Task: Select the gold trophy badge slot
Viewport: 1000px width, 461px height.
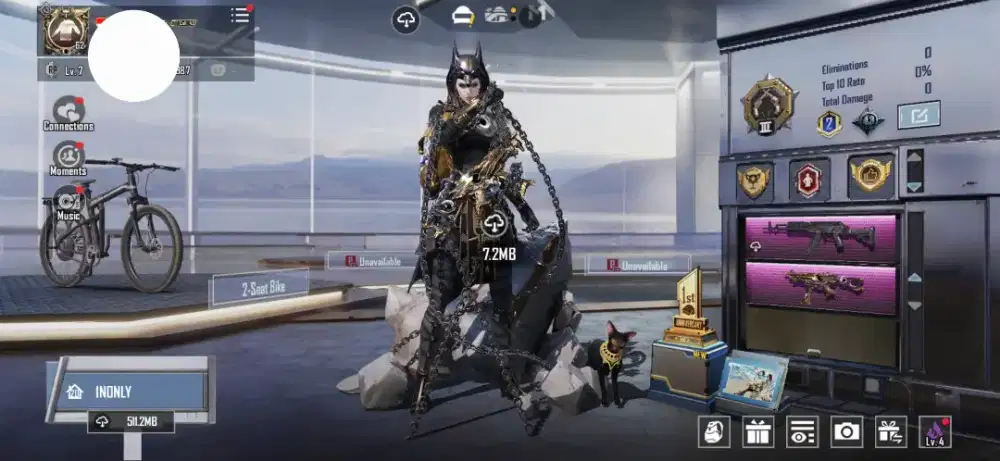Action: point(754,180)
